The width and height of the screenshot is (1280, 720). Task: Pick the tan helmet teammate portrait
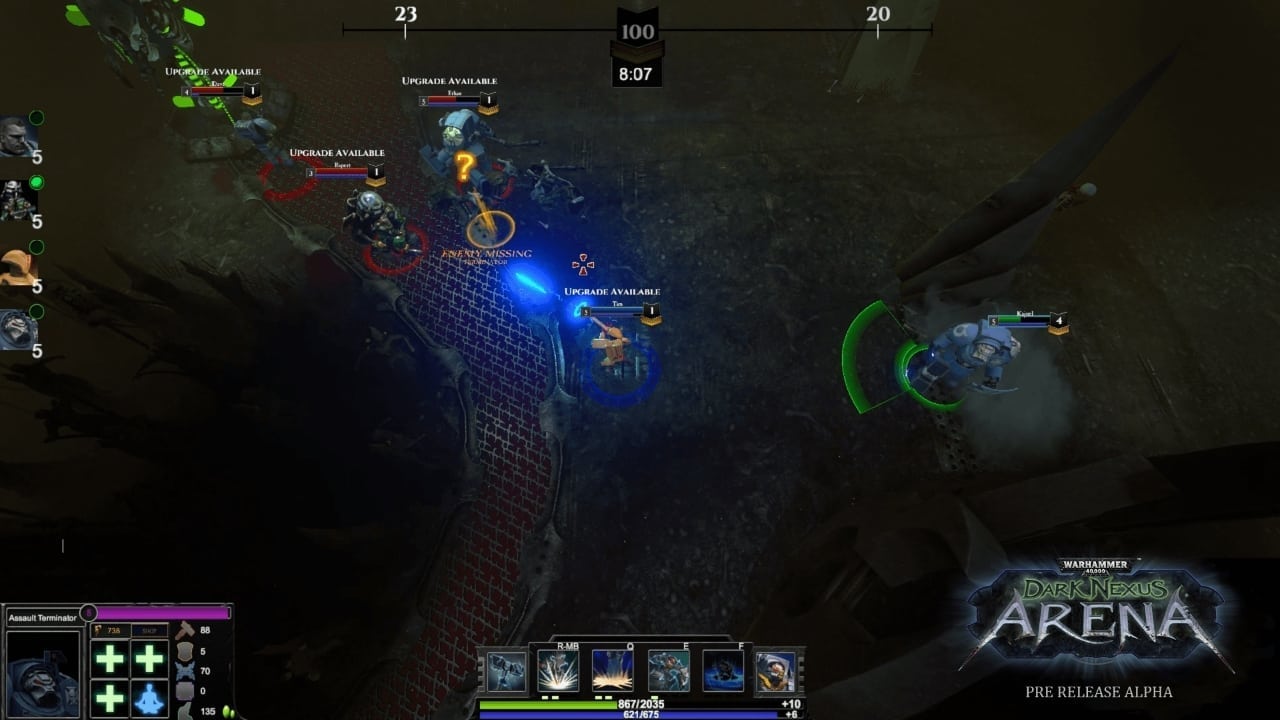click(18, 266)
